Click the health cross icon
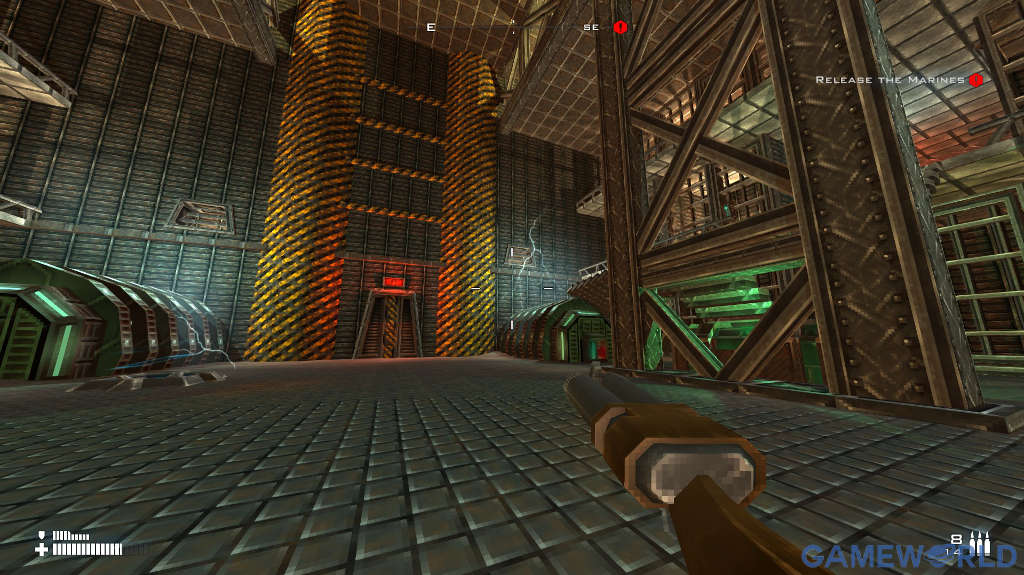This screenshot has width=1024, height=575. 42,549
